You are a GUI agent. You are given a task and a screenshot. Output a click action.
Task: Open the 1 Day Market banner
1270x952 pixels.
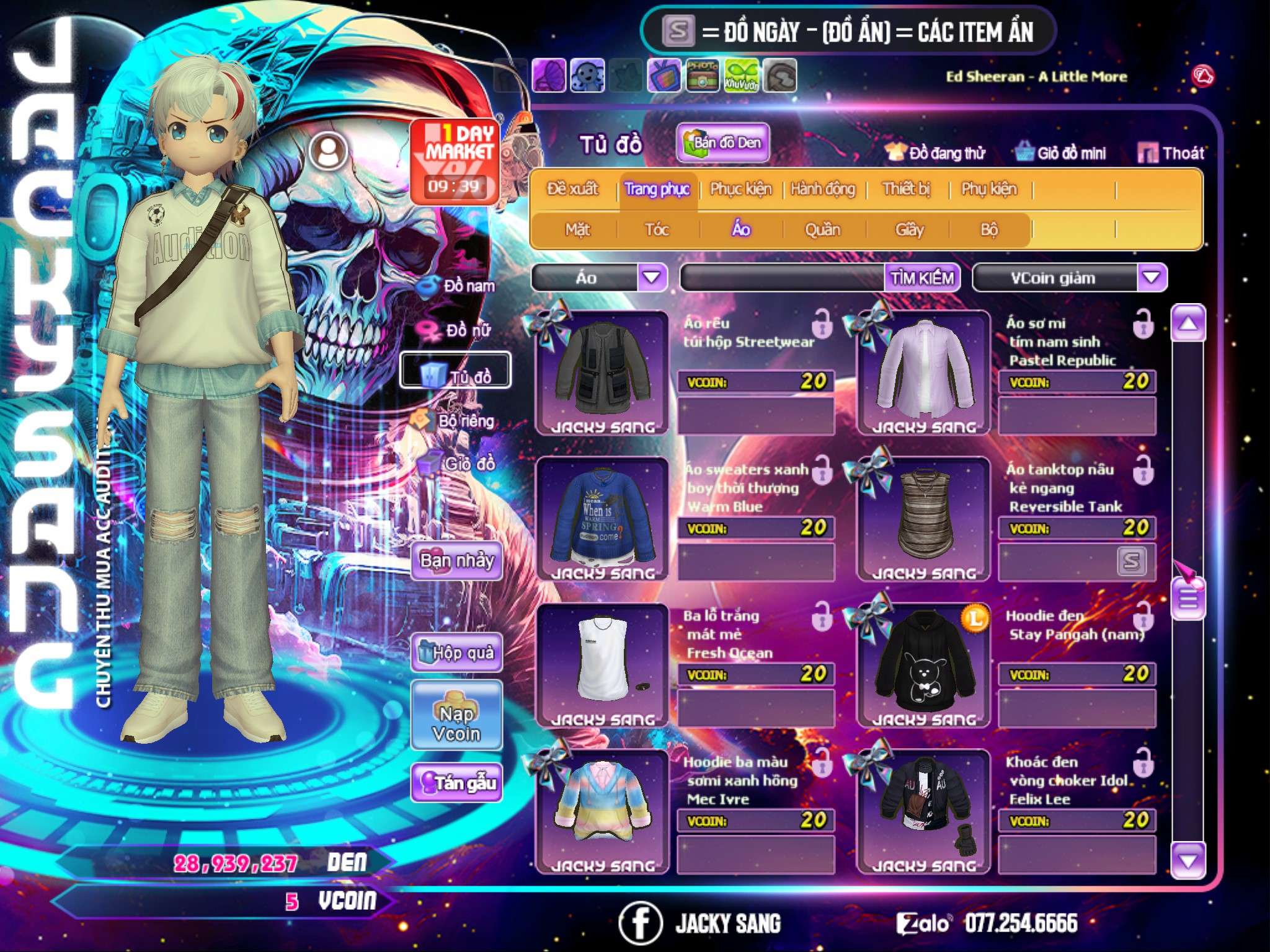(x=455, y=161)
